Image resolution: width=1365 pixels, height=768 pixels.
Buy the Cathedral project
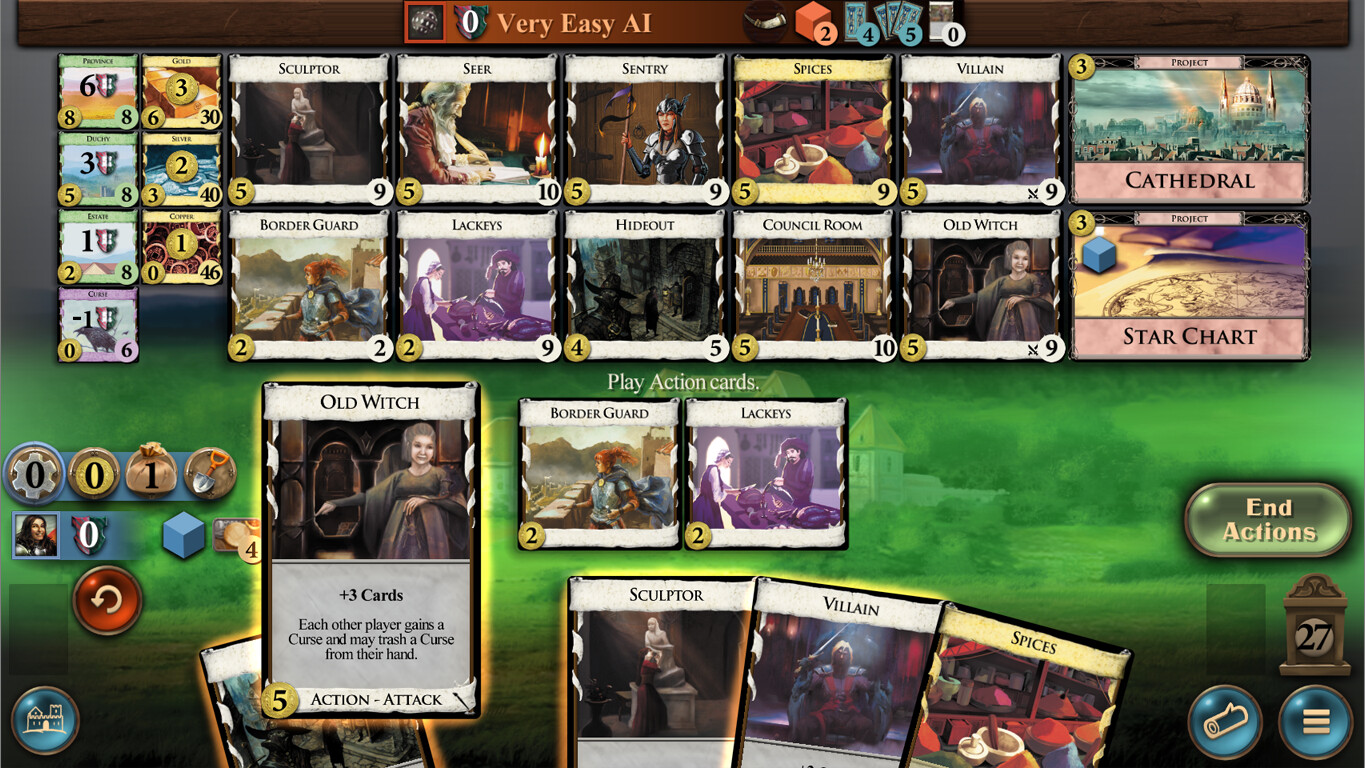tap(1188, 130)
